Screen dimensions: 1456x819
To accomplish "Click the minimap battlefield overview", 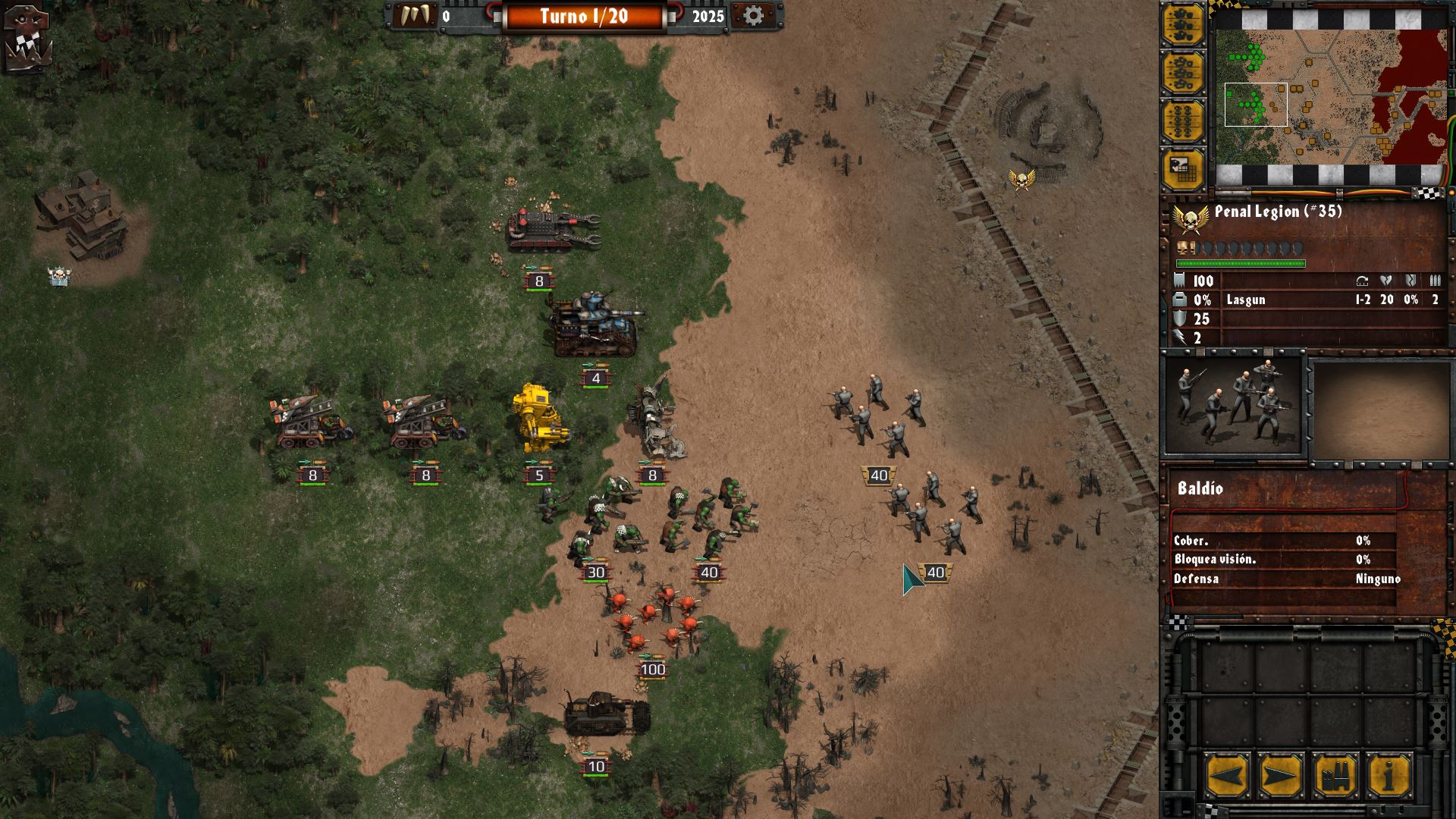I will pyautogui.click(x=1332, y=97).
